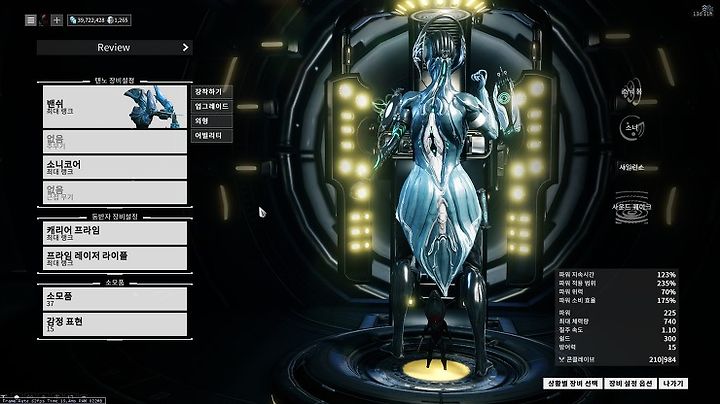Open the 프라임 레이저 라이플 slot
The image size is (720, 404).
[114, 258]
